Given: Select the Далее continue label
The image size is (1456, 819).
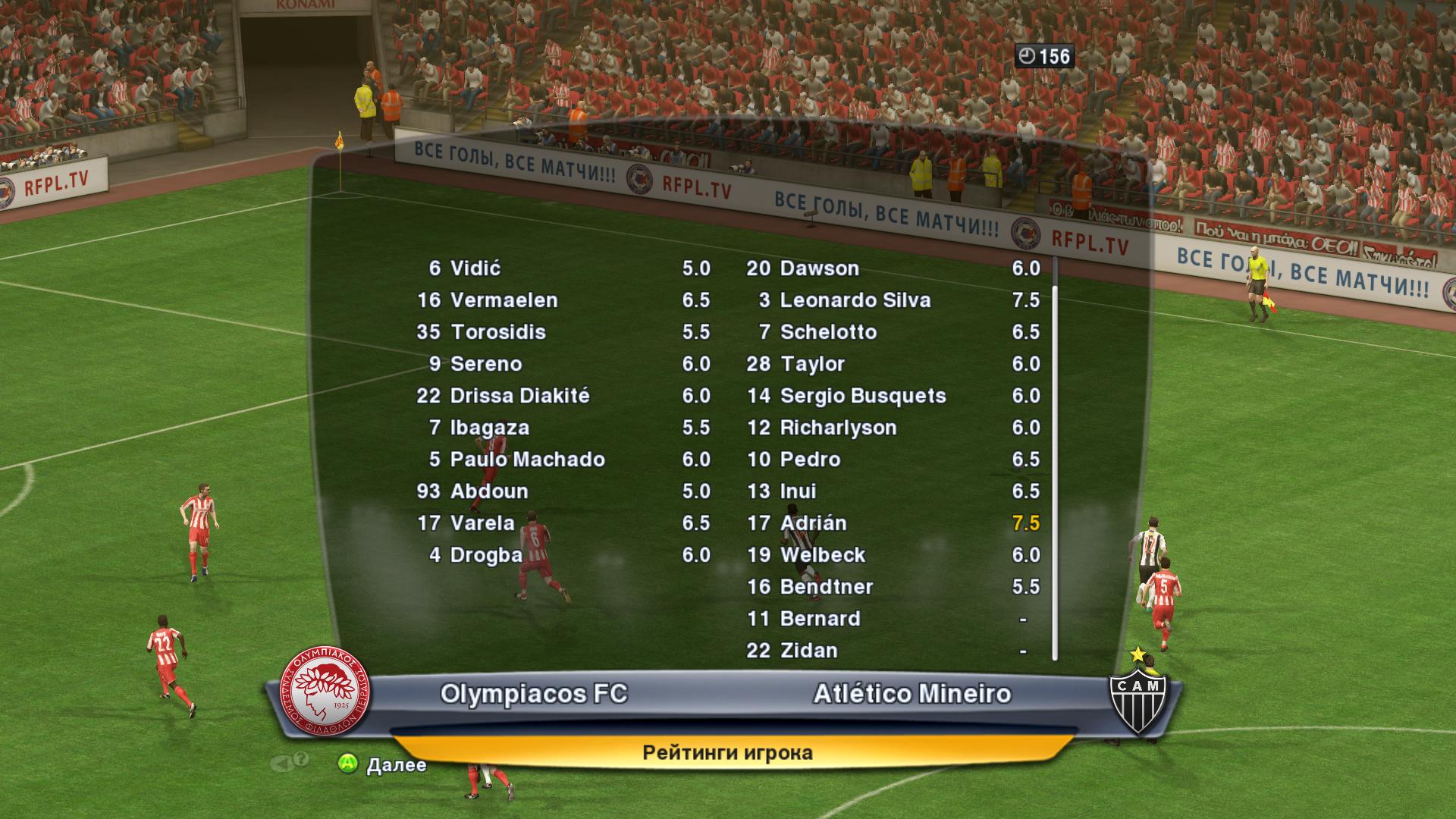Looking at the screenshot, I should [395, 764].
